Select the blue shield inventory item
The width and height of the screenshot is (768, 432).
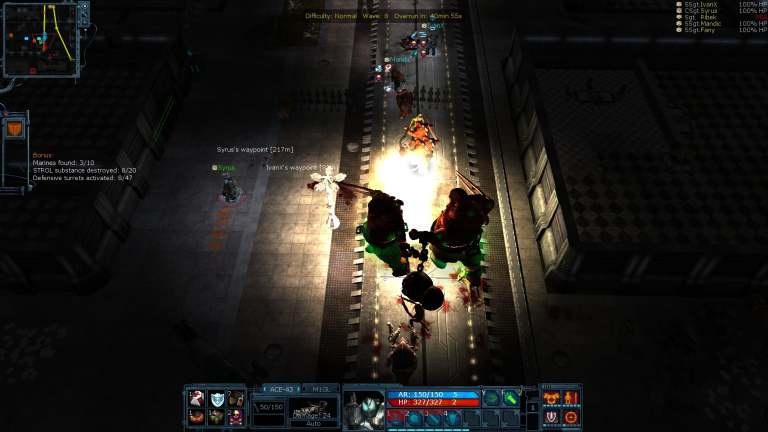click(x=216, y=398)
